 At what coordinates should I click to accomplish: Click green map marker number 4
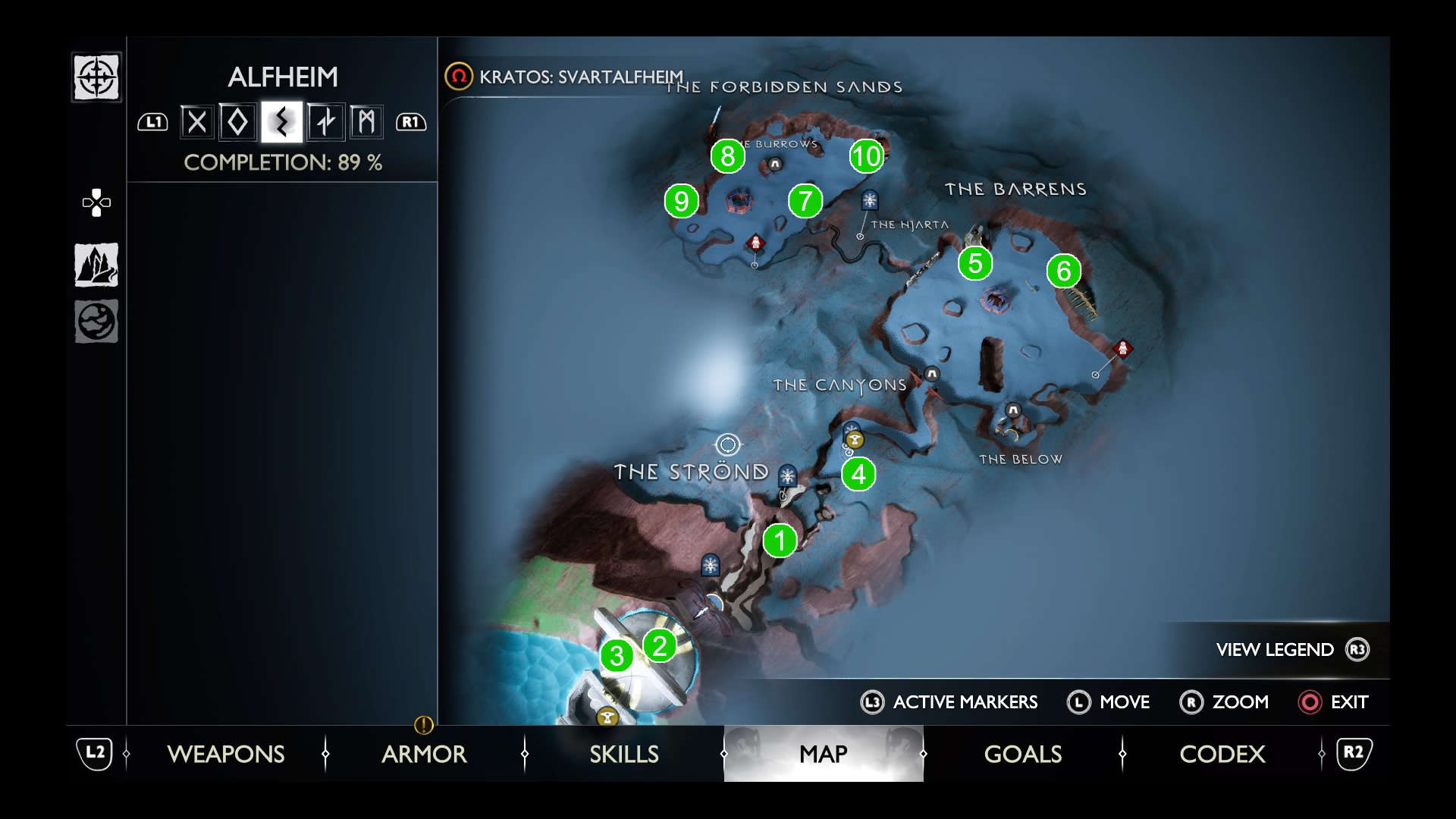pos(858,474)
